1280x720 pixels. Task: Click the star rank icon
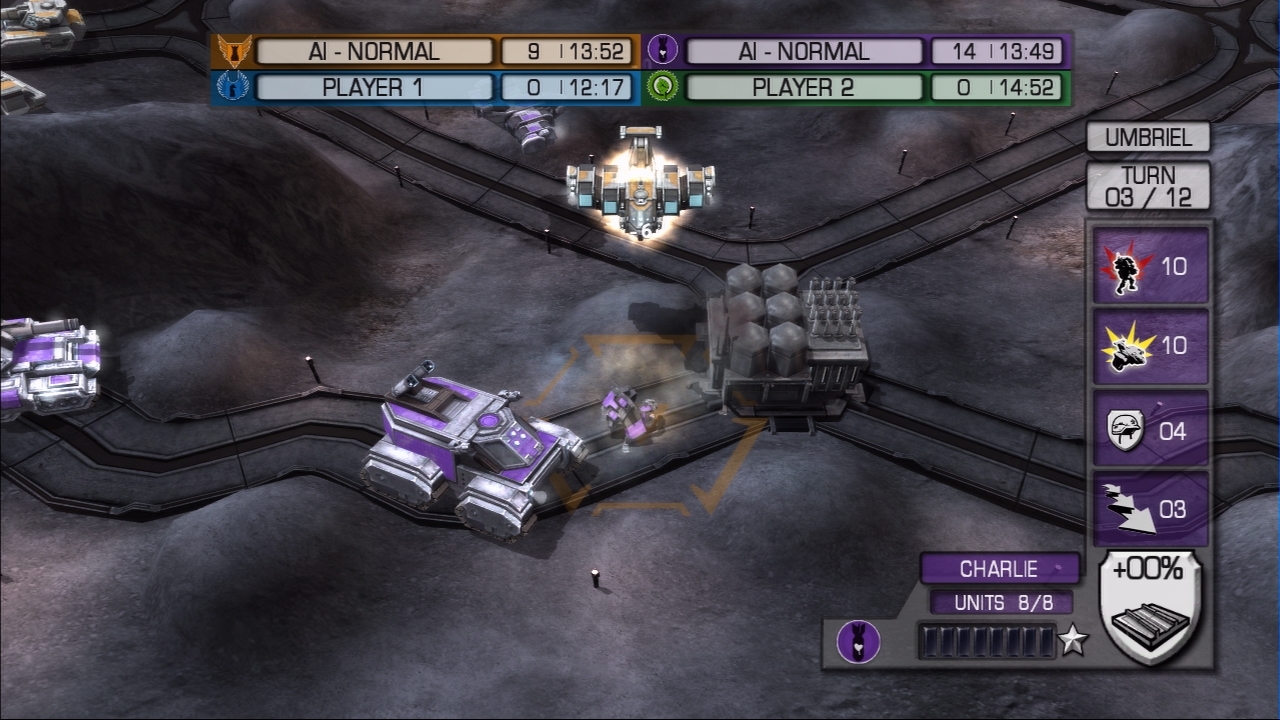1073,641
